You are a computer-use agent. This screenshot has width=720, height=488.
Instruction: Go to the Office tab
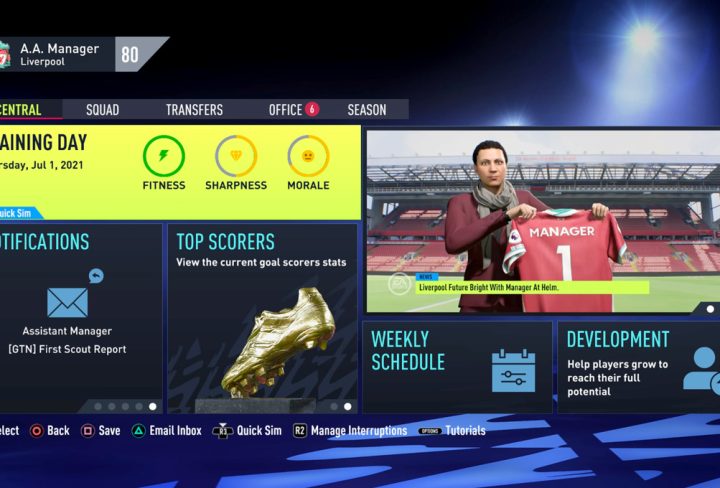pos(286,110)
